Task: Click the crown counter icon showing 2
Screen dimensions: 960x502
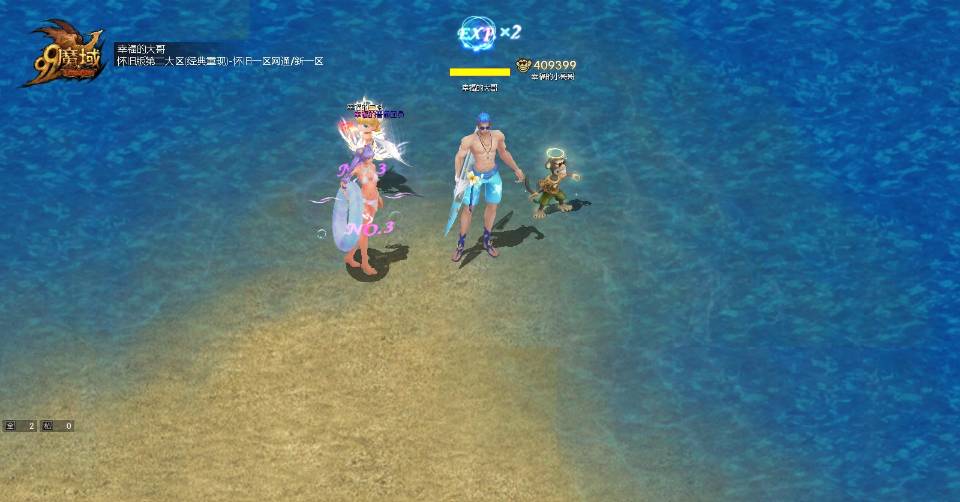Action: tap(11, 426)
